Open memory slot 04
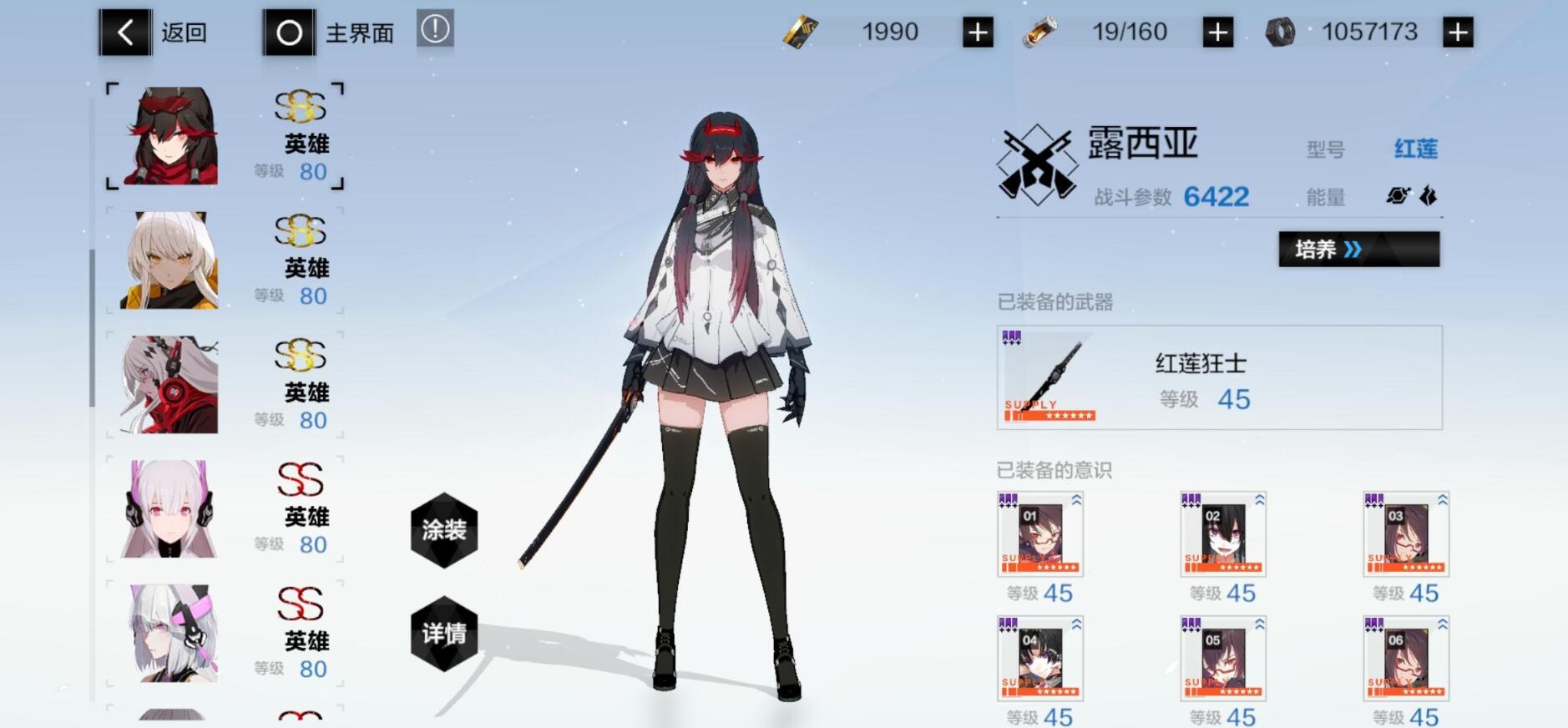The width and height of the screenshot is (1568, 728). [x=1039, y=659]
